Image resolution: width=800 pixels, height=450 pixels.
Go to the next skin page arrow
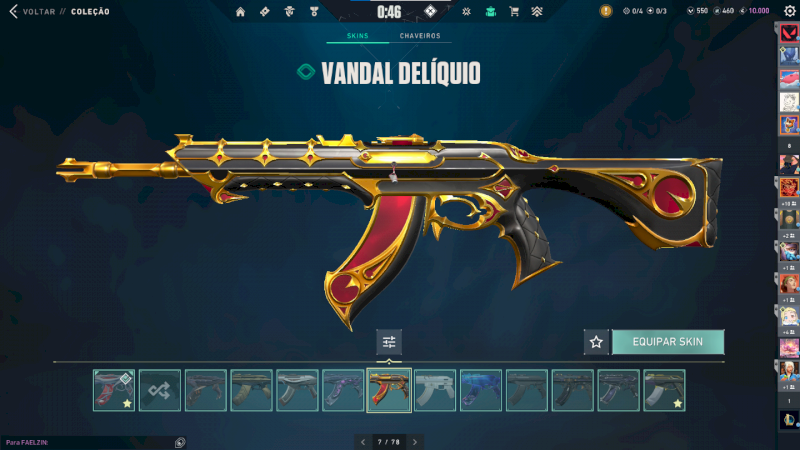click(415, 441)
